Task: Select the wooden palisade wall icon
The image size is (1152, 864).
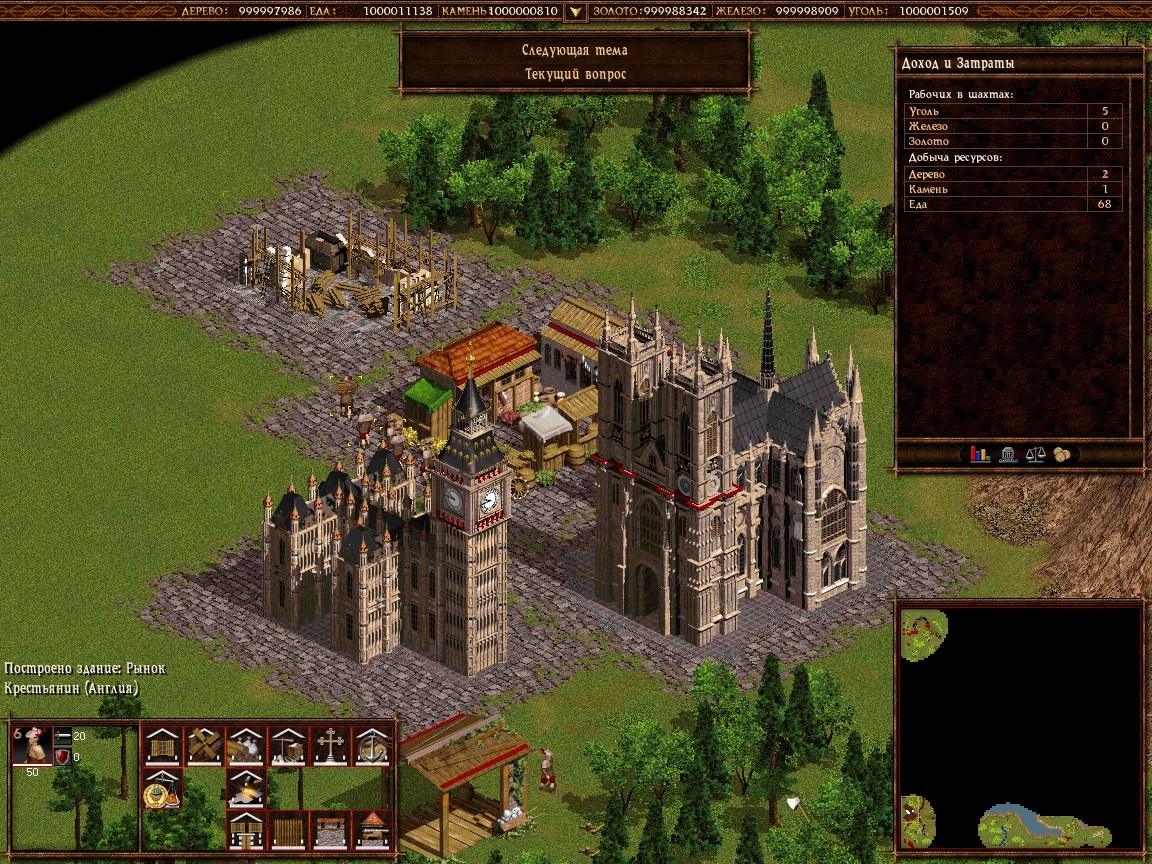Action: pos(287,829)
